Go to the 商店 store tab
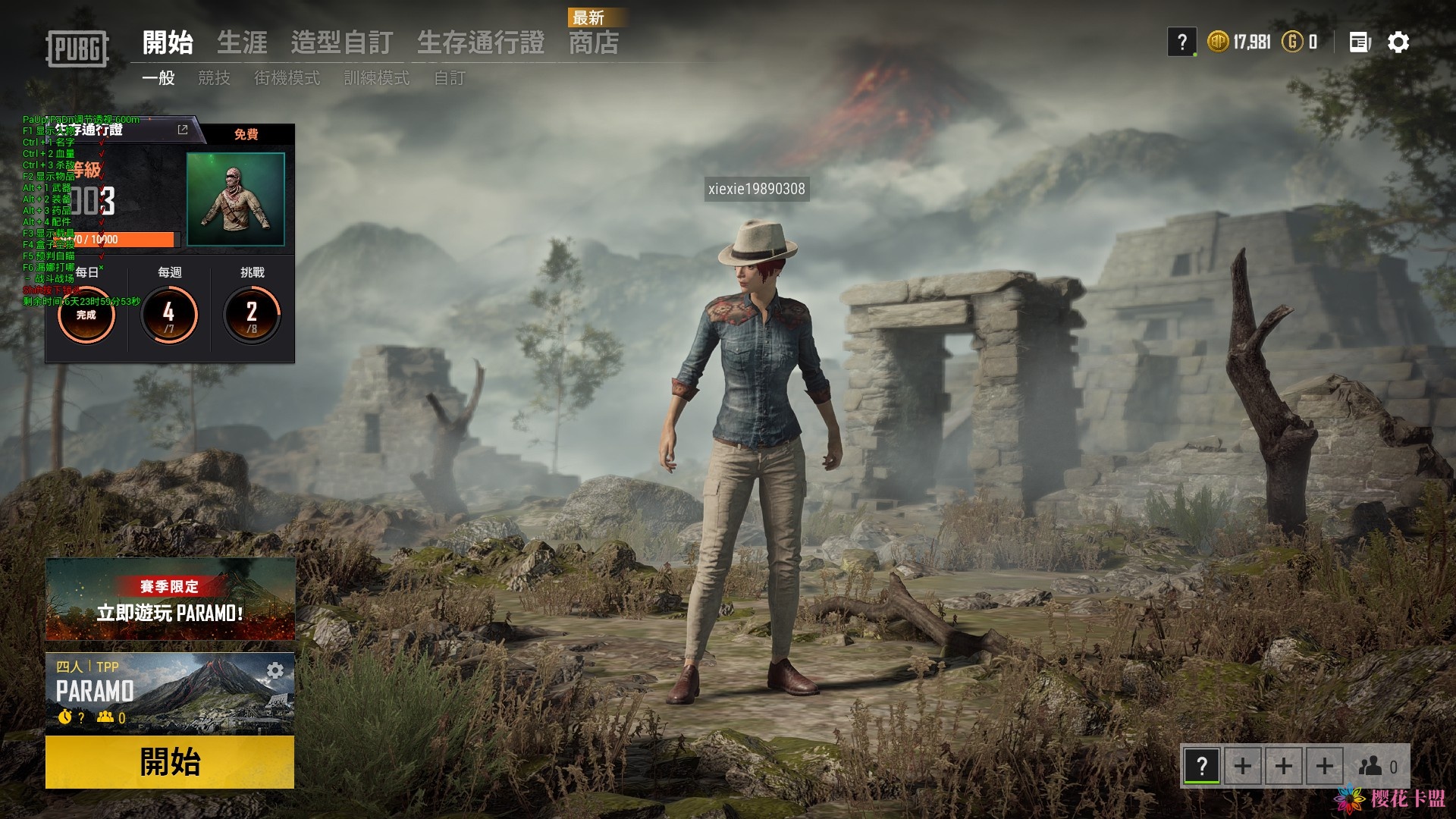This screenshot has width=1456, height=819. (594, 42)
